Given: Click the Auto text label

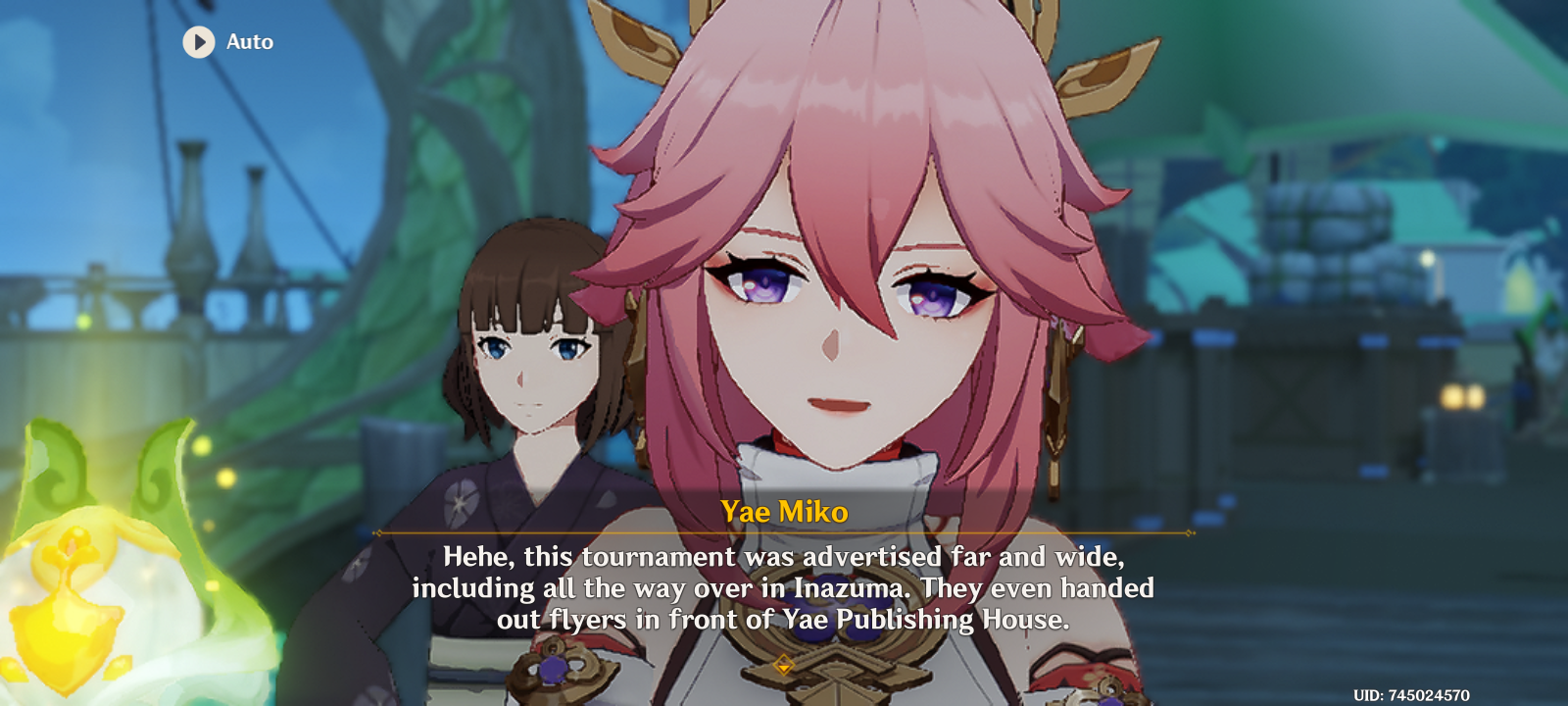Looking at the screenshot, I should click(250, 42).
